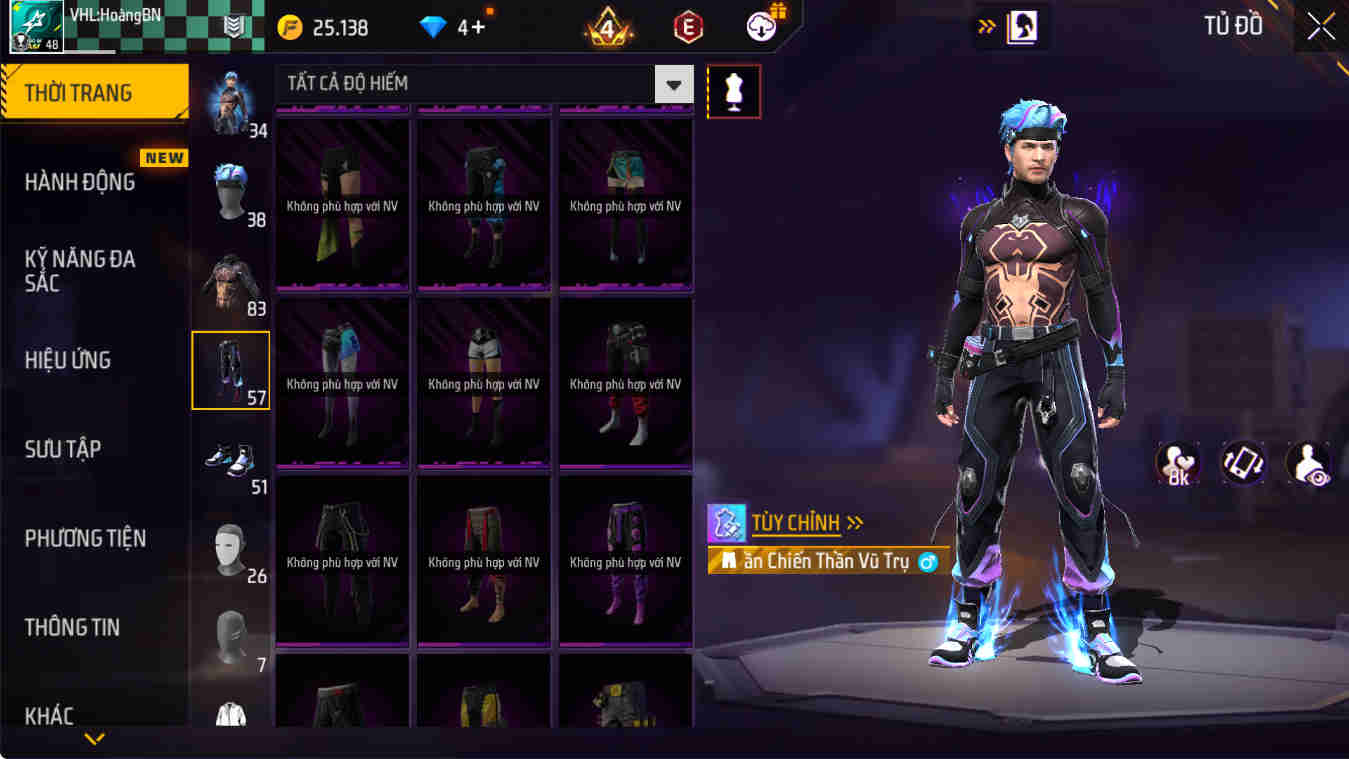Screen dimensions: 1349x759
Task: Select the mannequin preview icon above the character
Action: [x=735, y=91]
